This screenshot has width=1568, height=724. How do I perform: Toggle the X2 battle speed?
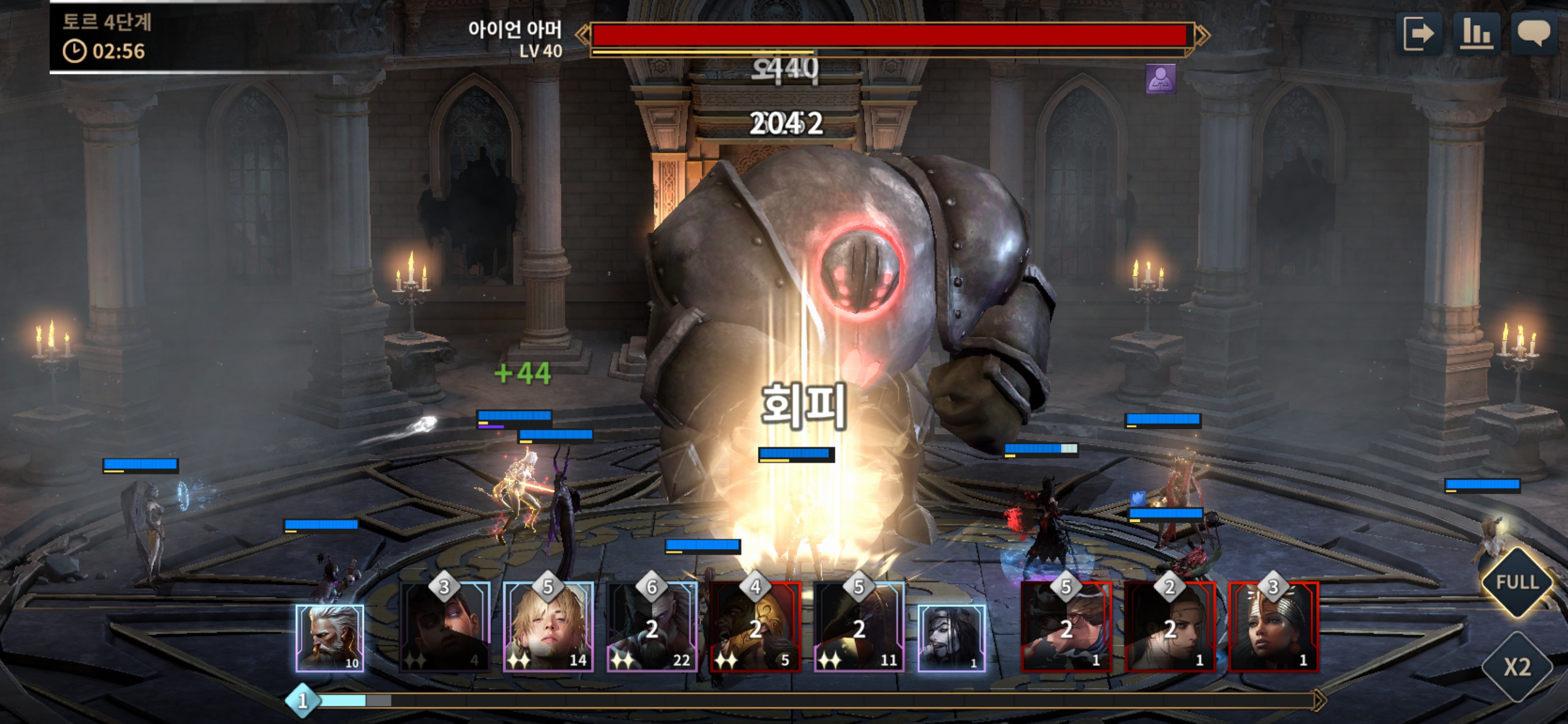pos(1517,667)
